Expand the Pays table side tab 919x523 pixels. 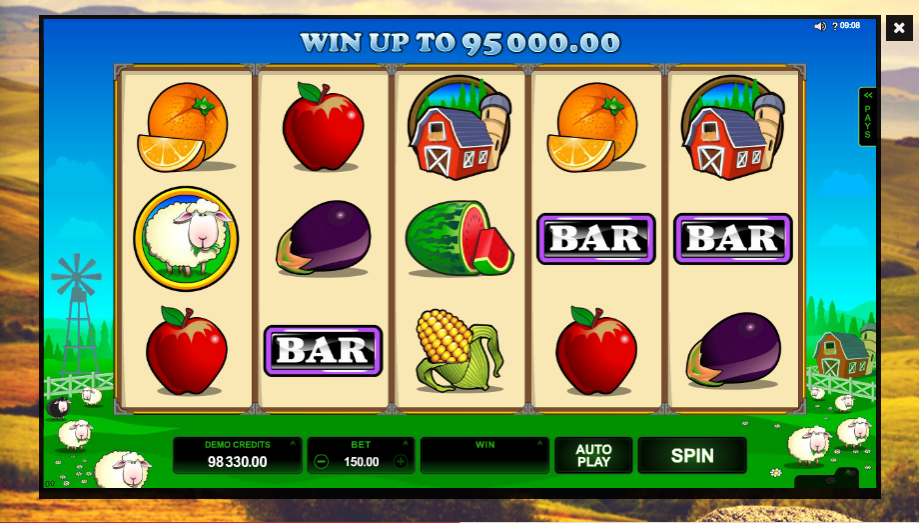[867, 116]
